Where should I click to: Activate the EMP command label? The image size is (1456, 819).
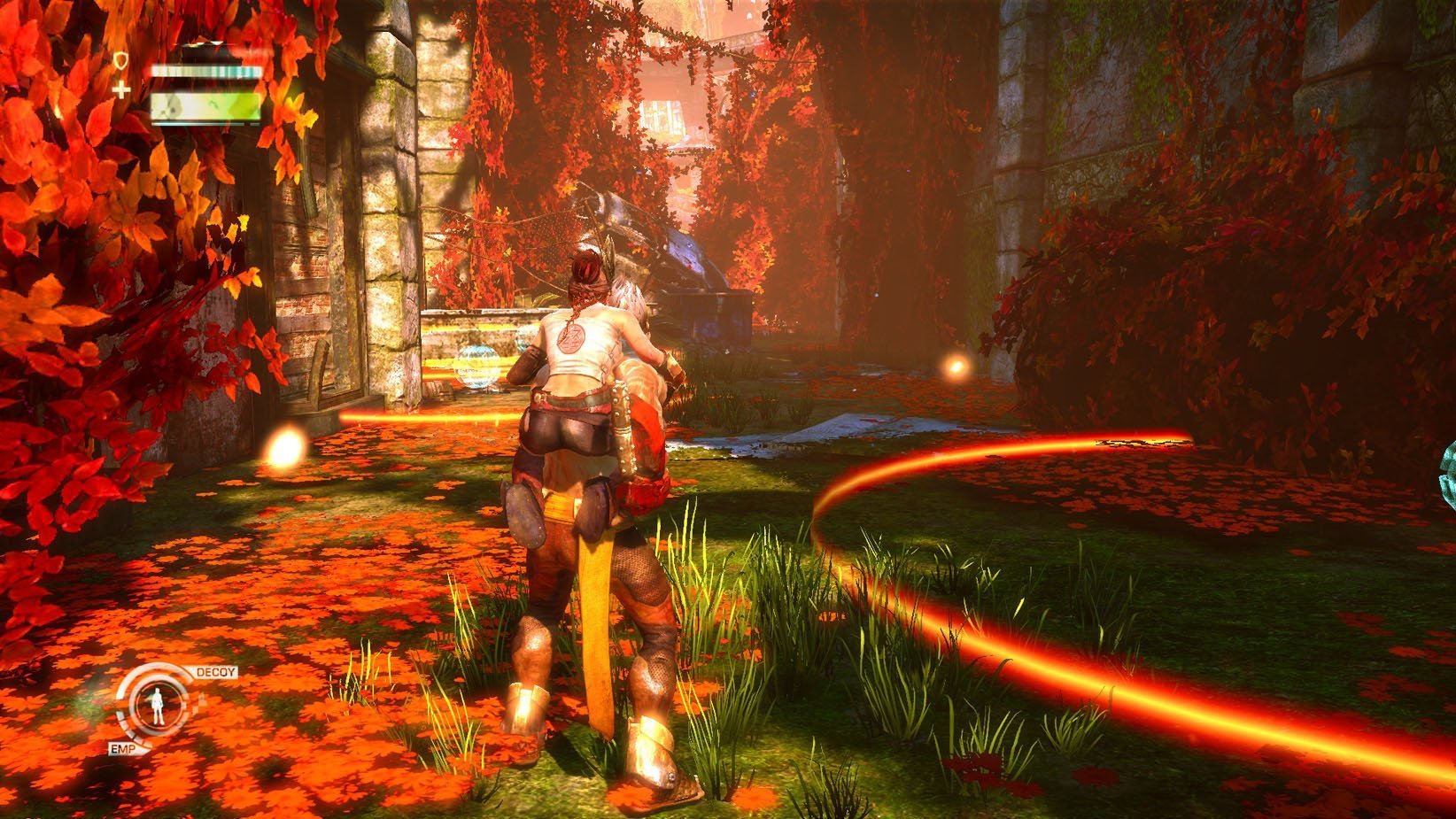click(x=121, y=749)
